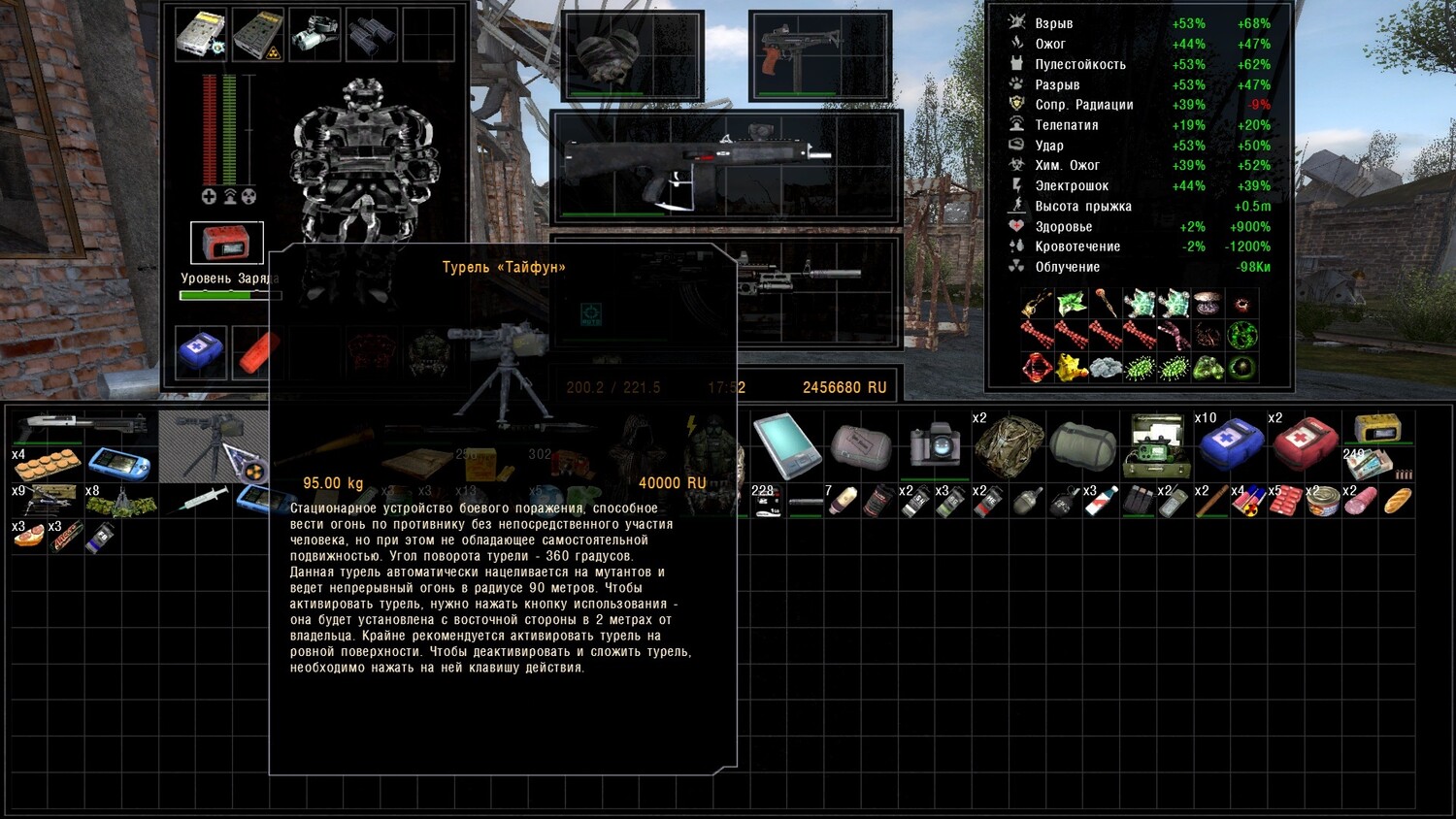The width and height of the screenshot is (1456, 819).
Task: Choose the stack of two red medkits
Action: pyautogui.click(x=1304, y=445)
